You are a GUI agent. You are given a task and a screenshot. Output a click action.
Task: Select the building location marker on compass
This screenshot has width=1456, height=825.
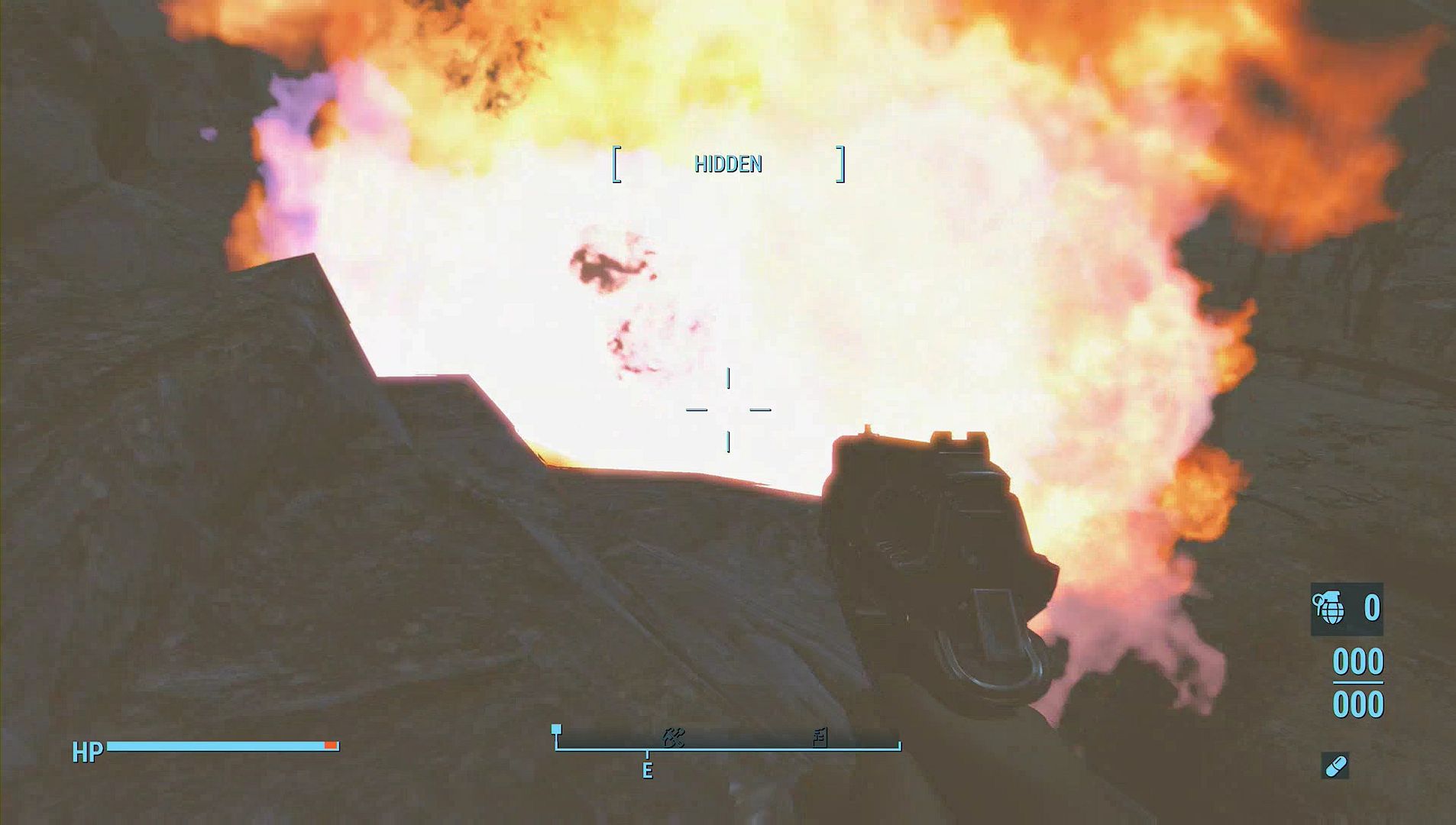click(820, 737)
